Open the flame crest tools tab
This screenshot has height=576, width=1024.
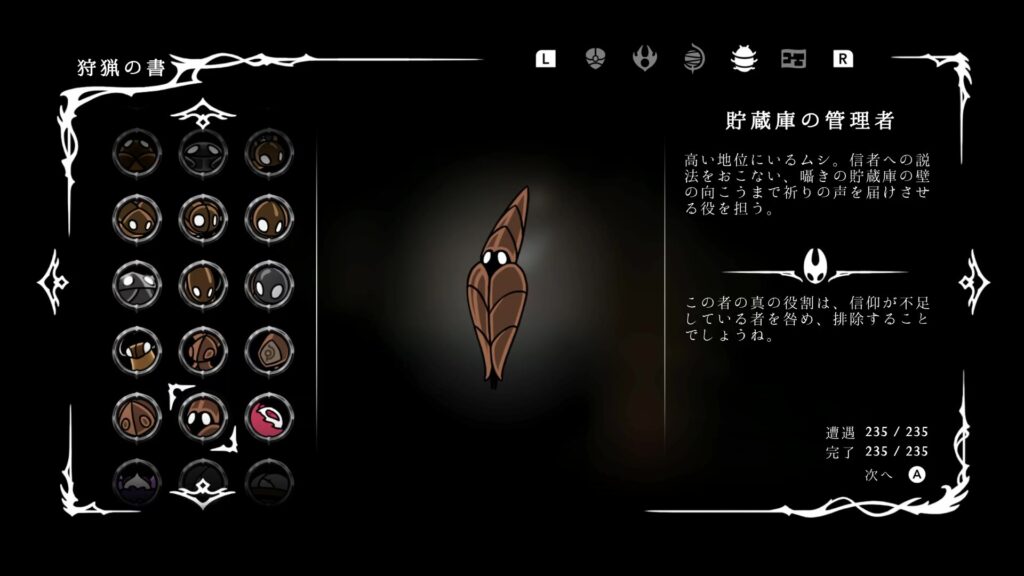(x=645, y=58)
